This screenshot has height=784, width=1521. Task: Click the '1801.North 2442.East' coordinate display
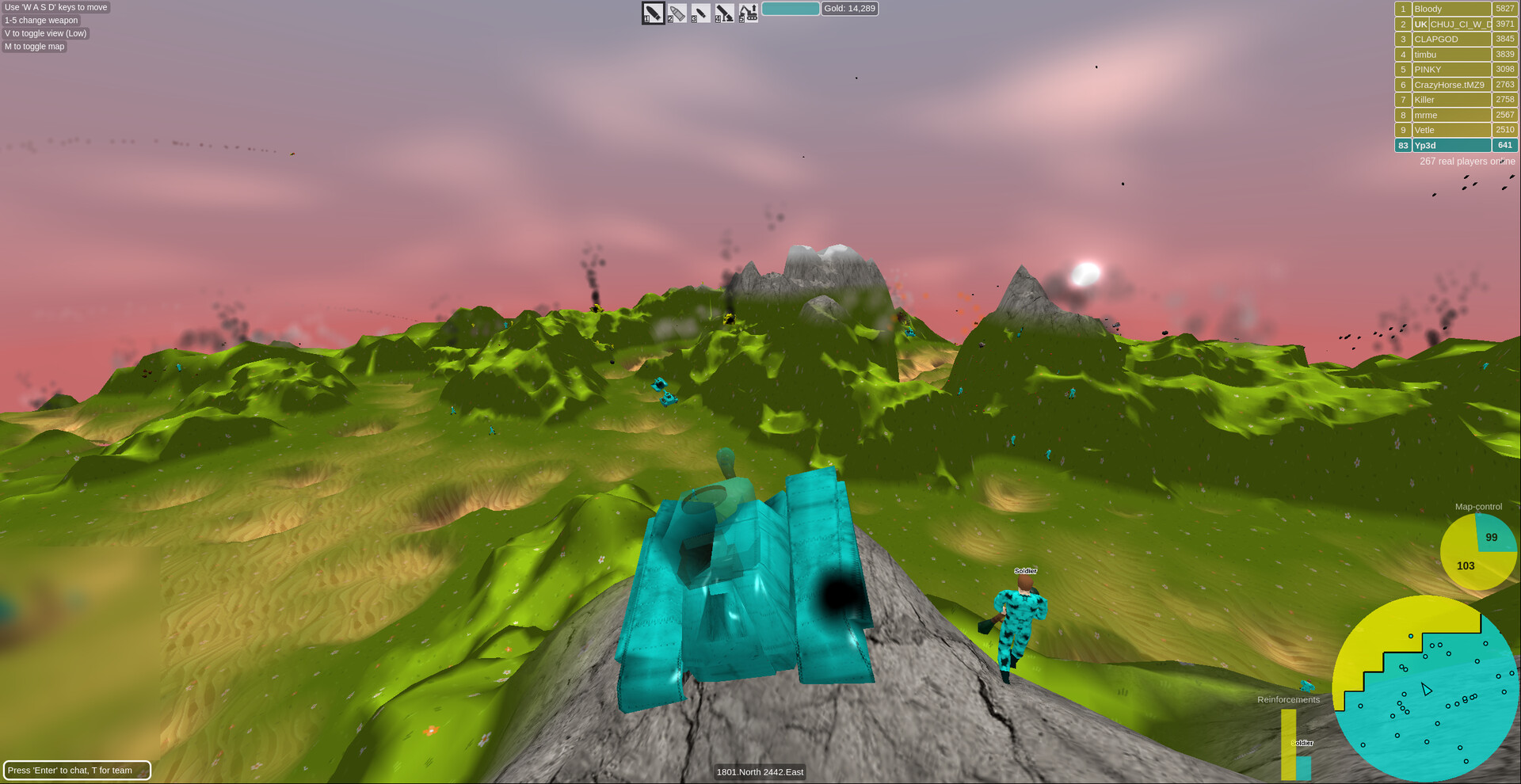pos(760,772)
